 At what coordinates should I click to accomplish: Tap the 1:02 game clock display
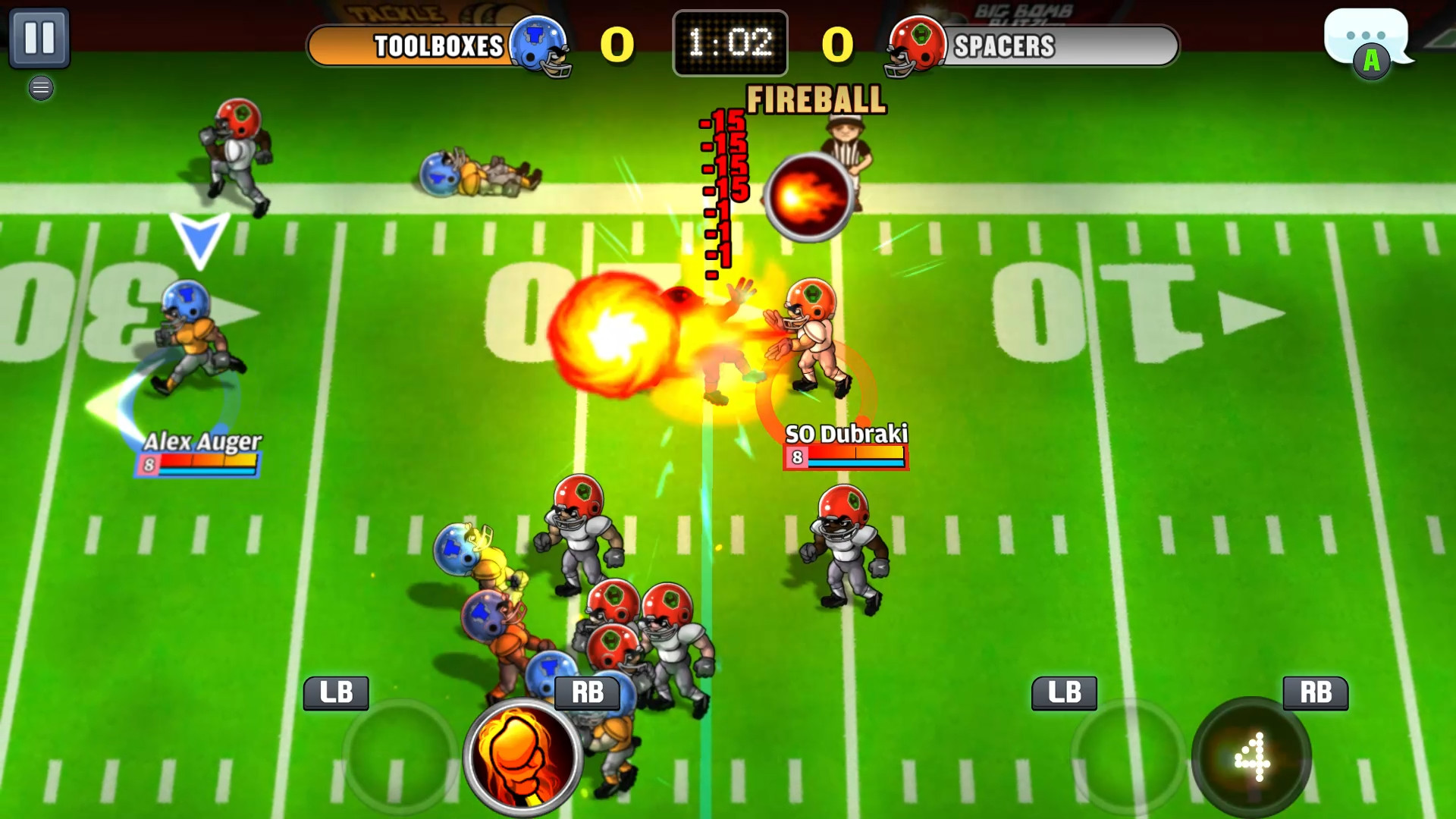click(x=730, y=42)
